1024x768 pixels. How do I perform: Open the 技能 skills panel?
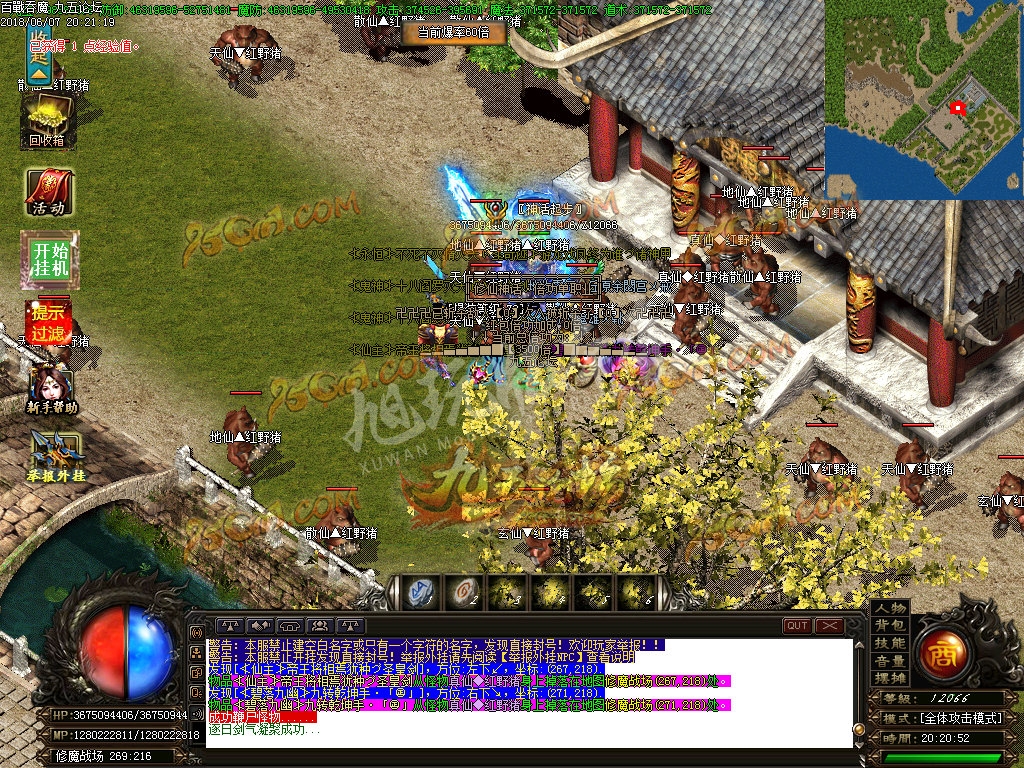pyautogui.click(x=889, y=643)
